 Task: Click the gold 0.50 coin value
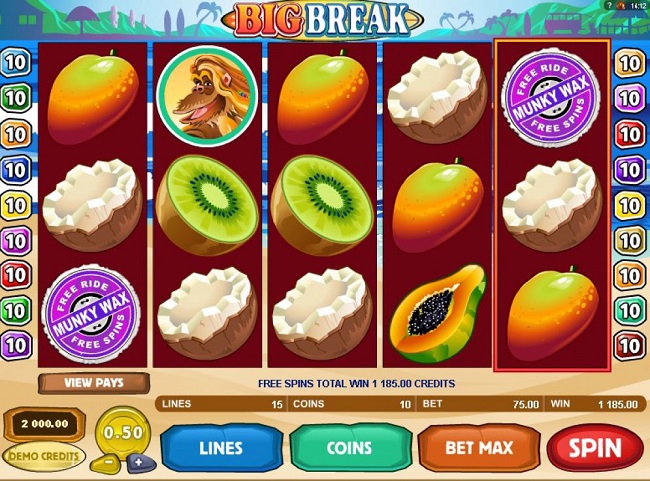123,432
